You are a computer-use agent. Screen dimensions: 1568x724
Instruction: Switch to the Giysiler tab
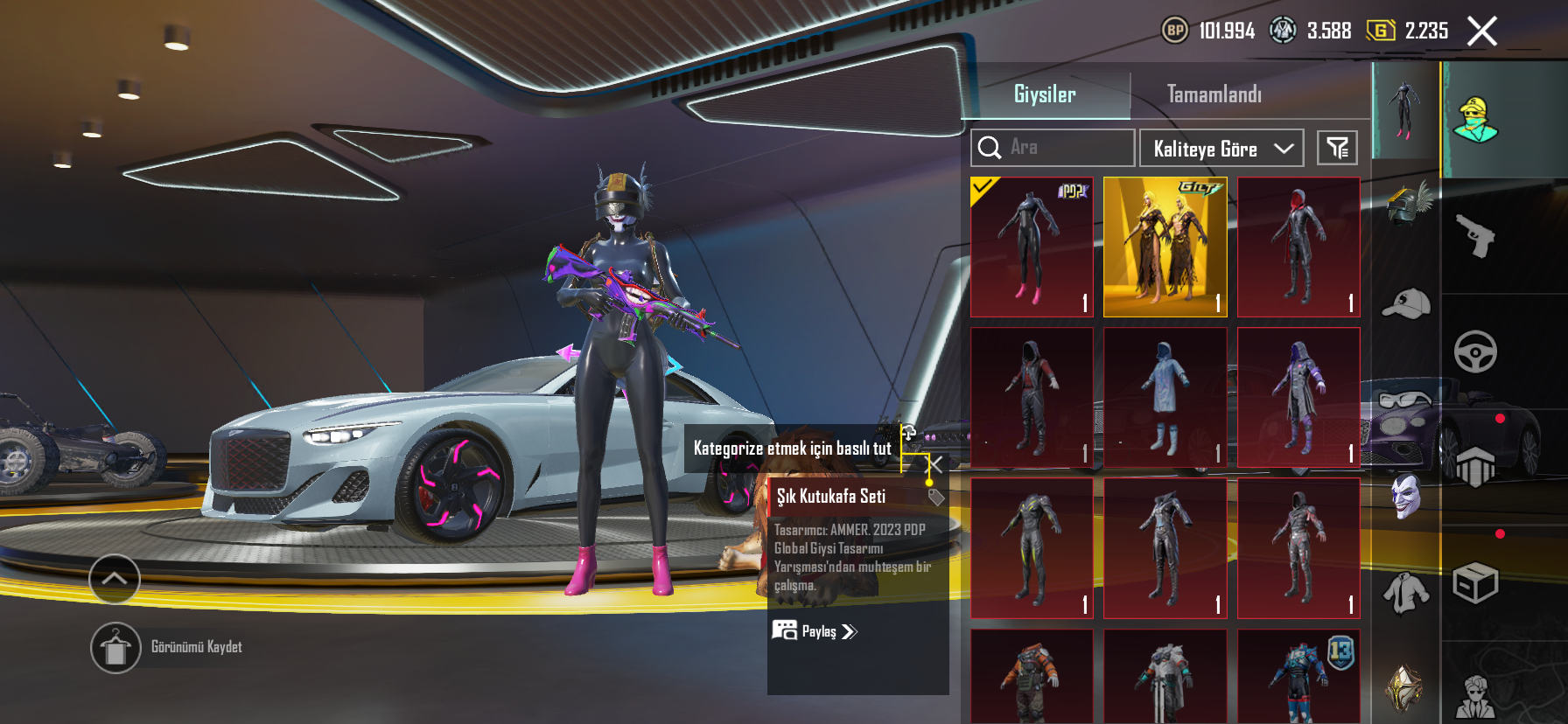click(x=1045, y=94)
